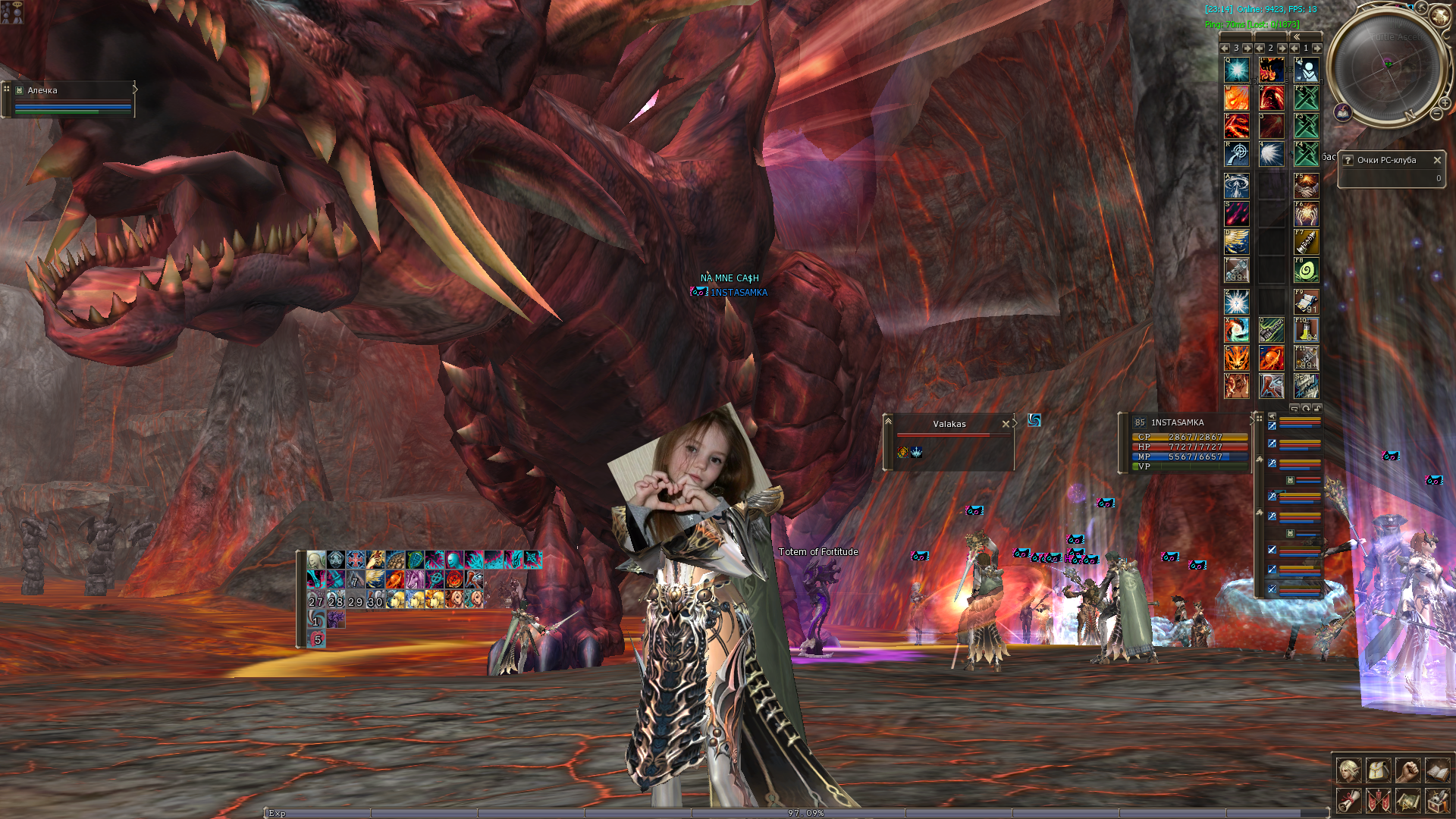Use the F10 yellow potion slot
Image resolution: width=1456 pixels, height=819 pixels.
[x=1306, y=330]
